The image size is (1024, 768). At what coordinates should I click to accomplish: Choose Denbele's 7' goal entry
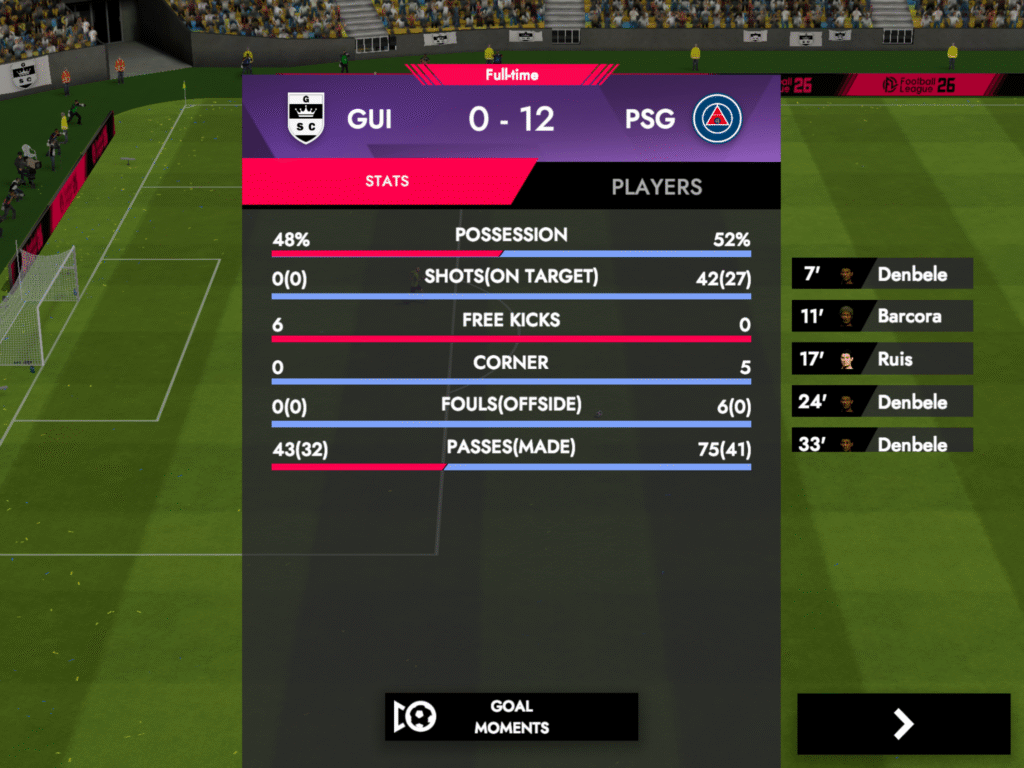point(882,274)
